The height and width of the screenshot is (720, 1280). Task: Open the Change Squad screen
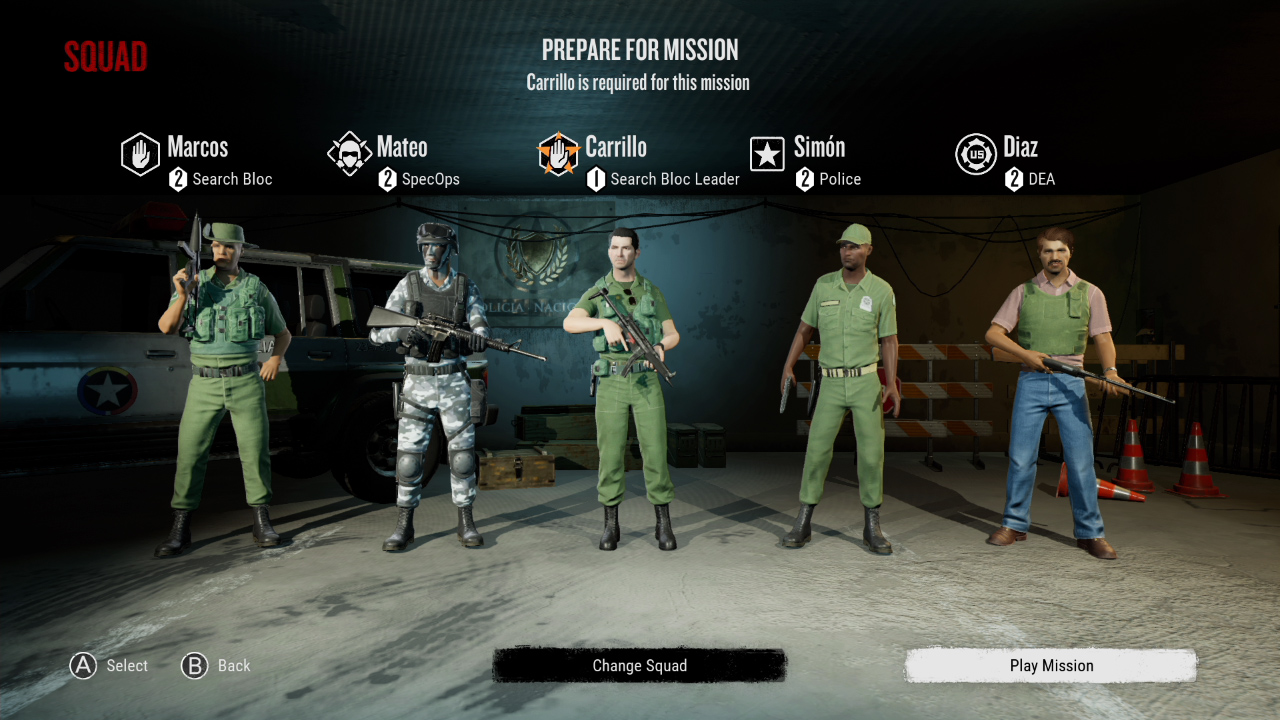[x=639, y=666]
